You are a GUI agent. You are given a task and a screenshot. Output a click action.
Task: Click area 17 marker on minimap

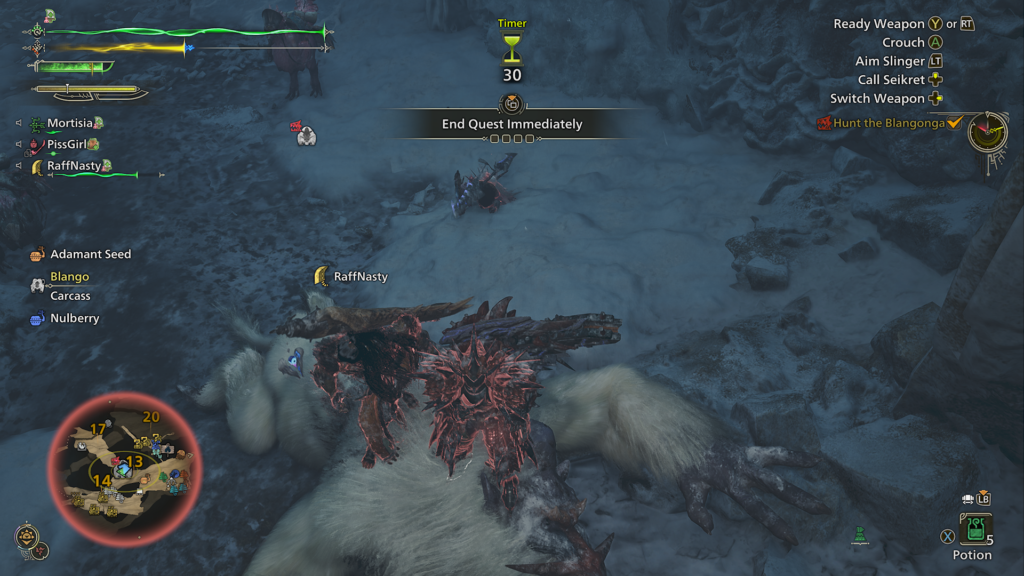pos(98,429)
